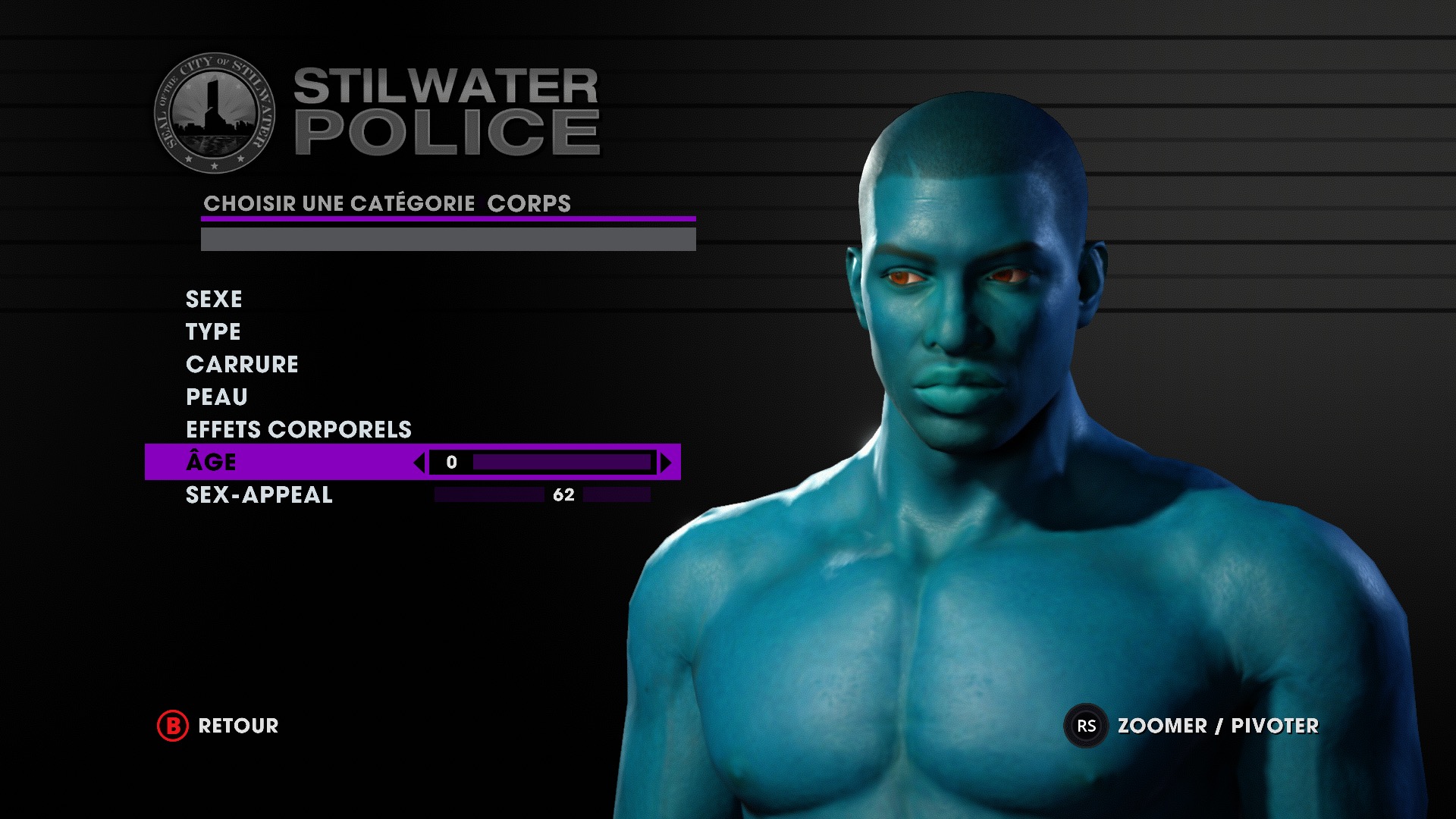Set the ÂGE slider bar value
The width and height of the screenshot is (1456, 819).
[x=561, y=463]
